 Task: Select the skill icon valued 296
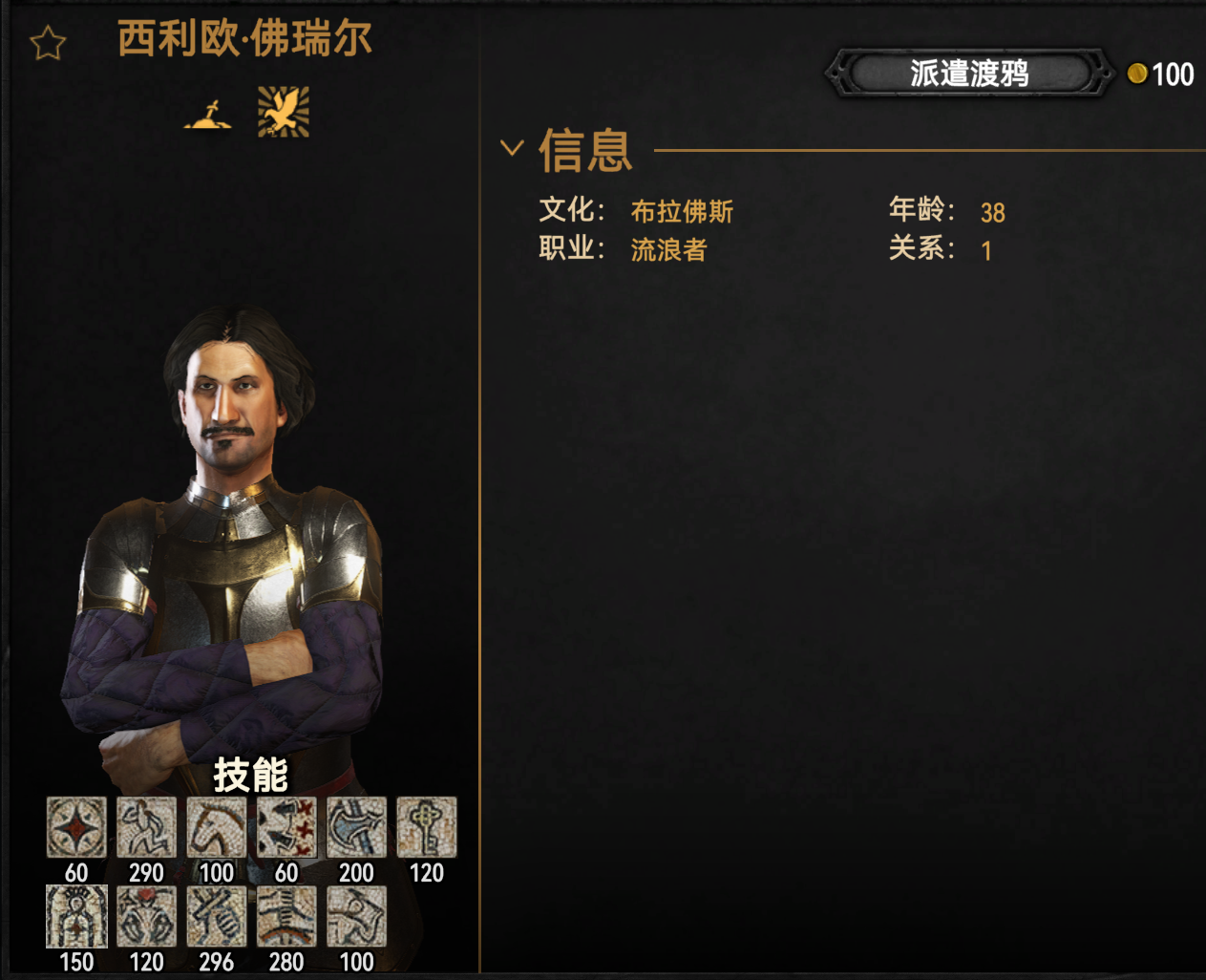[217, 917]
